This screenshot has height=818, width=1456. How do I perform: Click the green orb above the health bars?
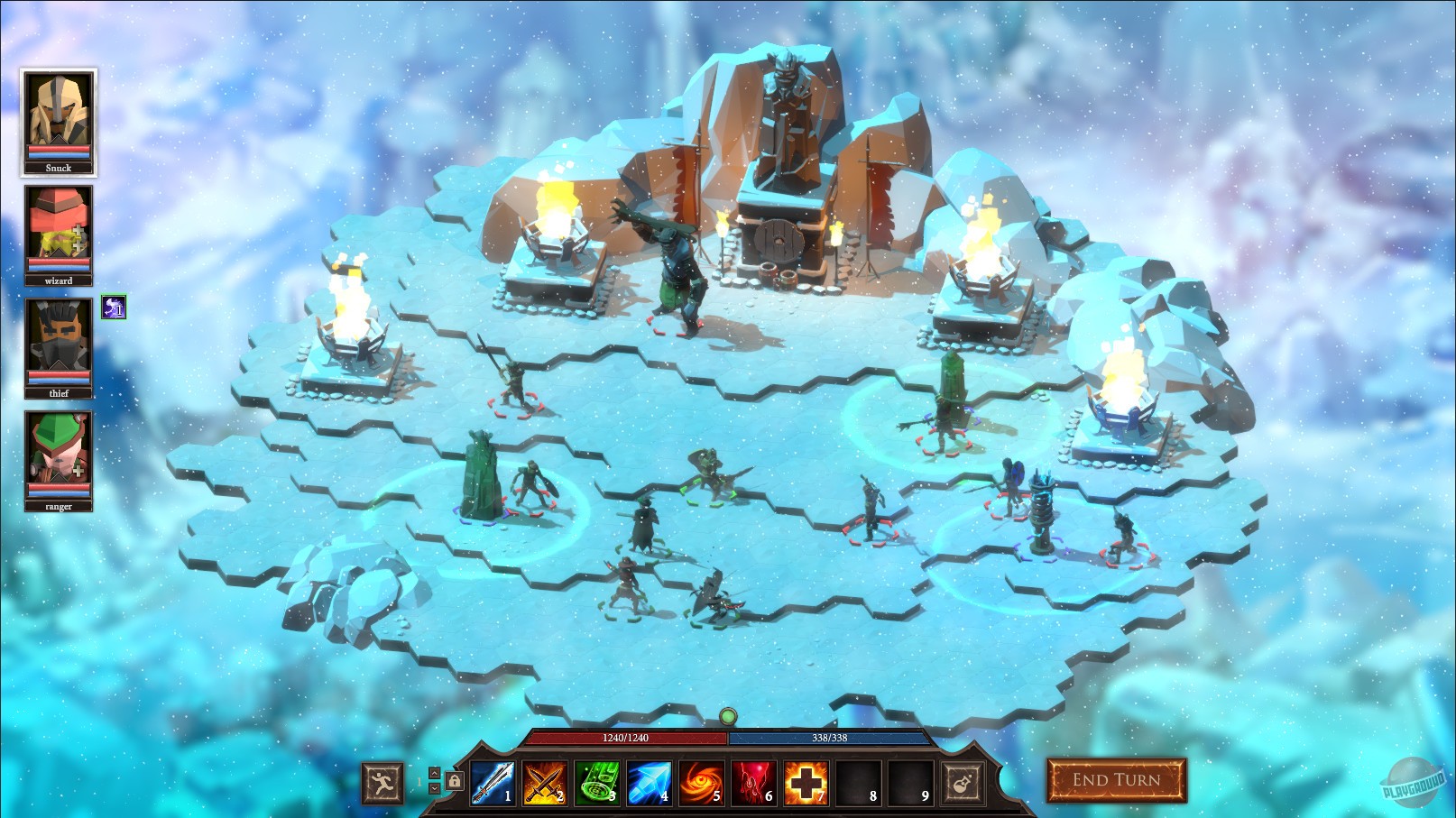click(728, 717)
